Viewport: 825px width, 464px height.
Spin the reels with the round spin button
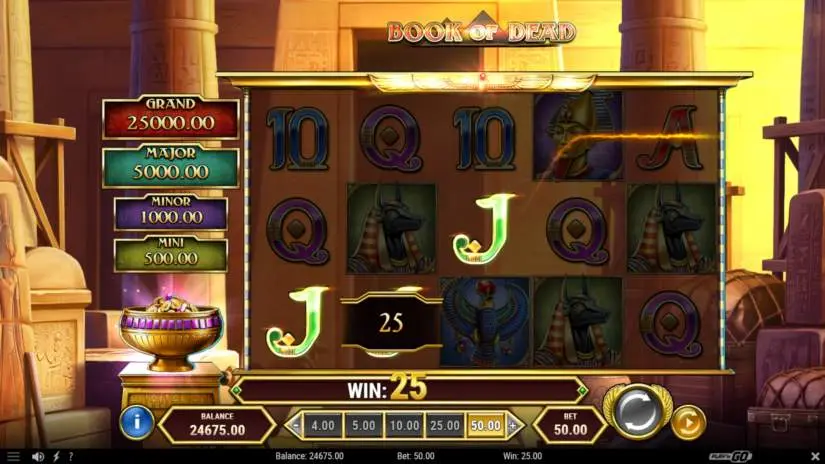(636, 411)
